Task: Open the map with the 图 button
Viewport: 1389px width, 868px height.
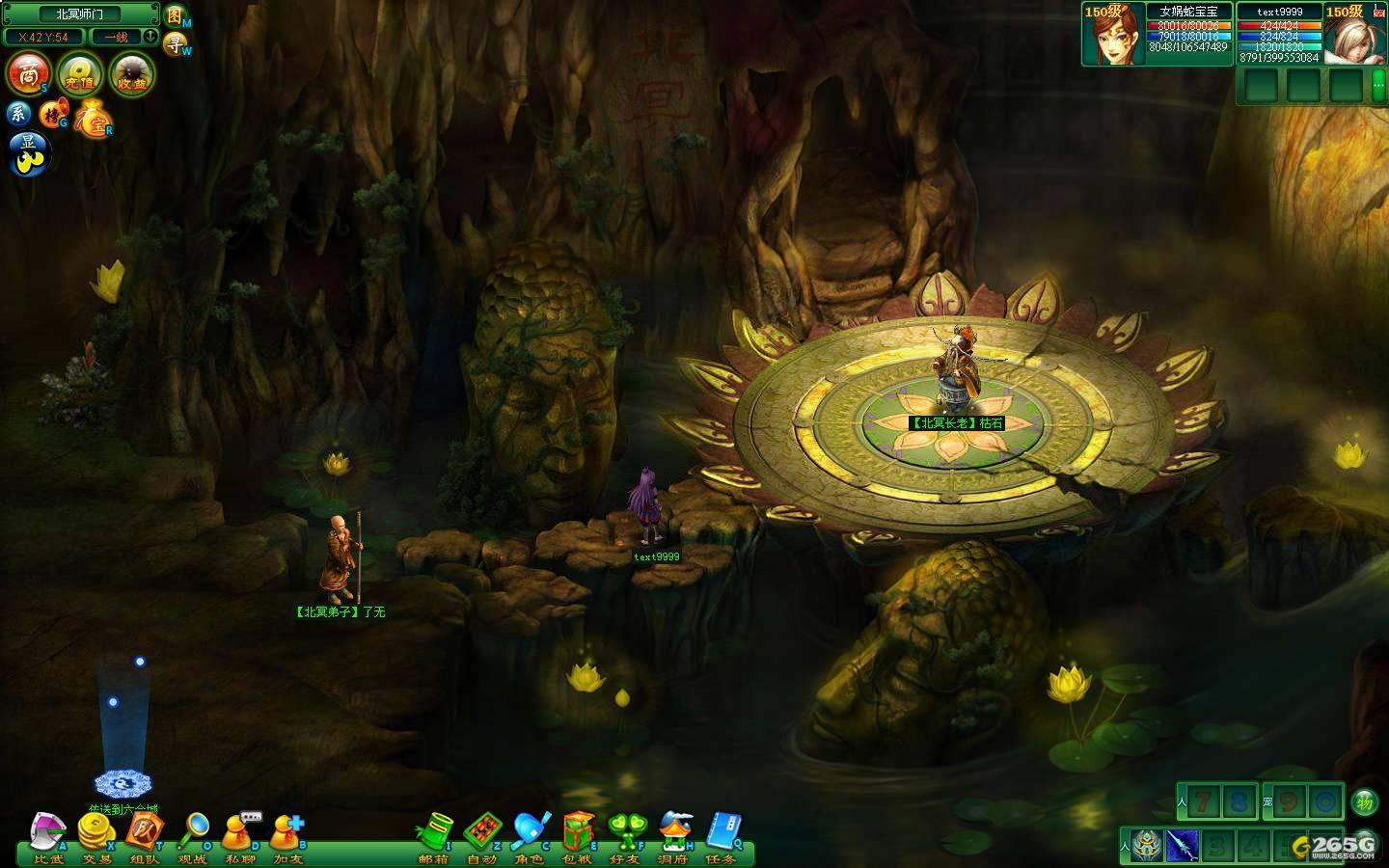Action: (x=175, y=15)
